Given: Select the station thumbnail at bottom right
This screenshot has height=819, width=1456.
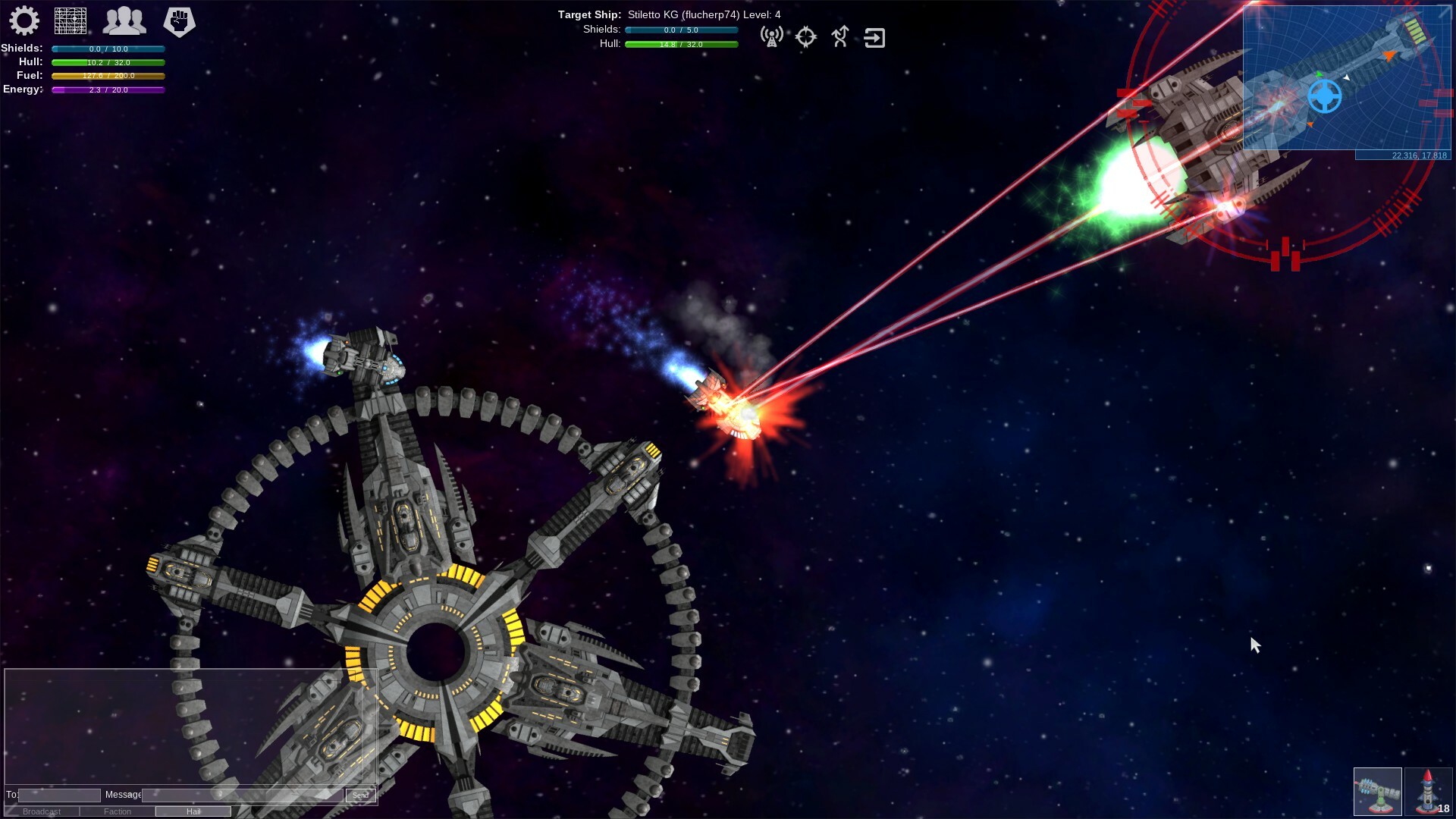Looking at the screenshot, I should tap(1378, 791).
